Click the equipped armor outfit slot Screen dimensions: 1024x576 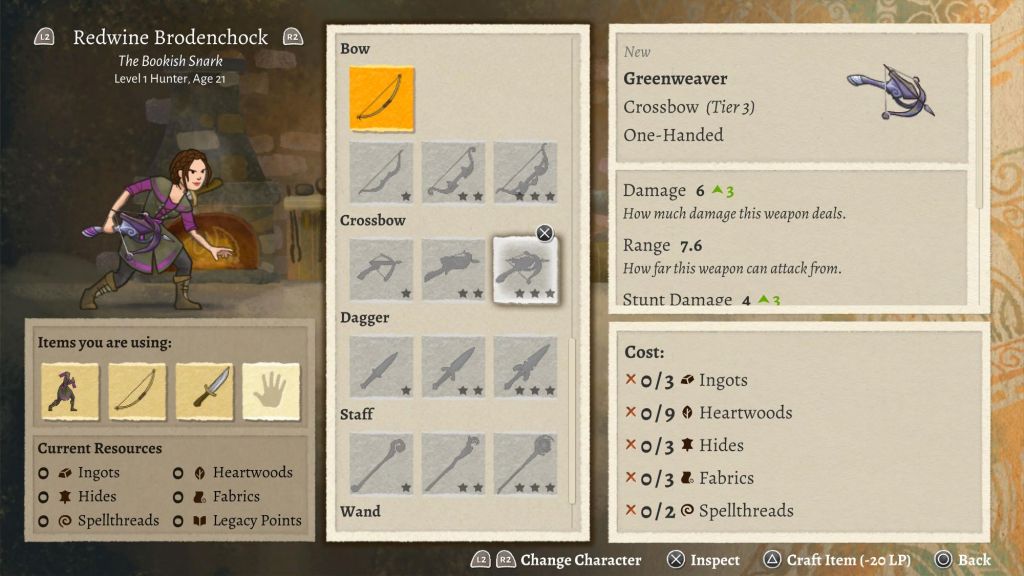(x=70, y=391)
